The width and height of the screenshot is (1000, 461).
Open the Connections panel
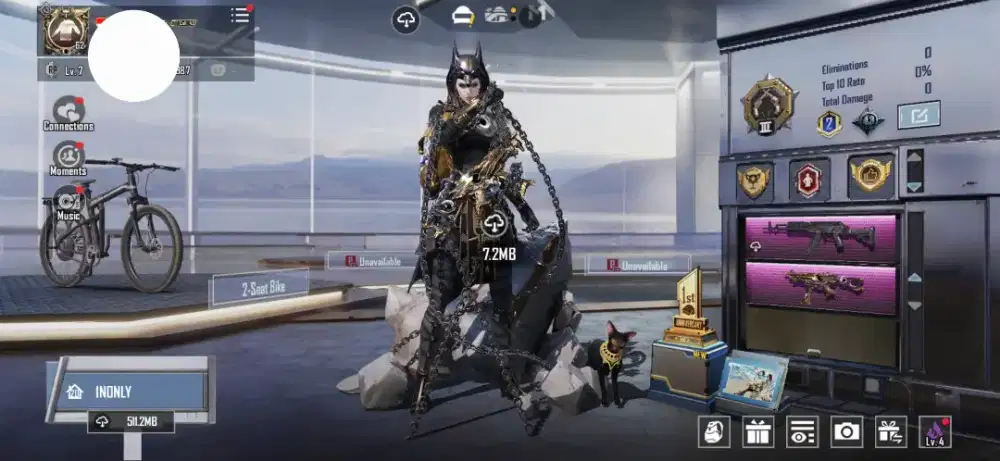click(68, 111)
